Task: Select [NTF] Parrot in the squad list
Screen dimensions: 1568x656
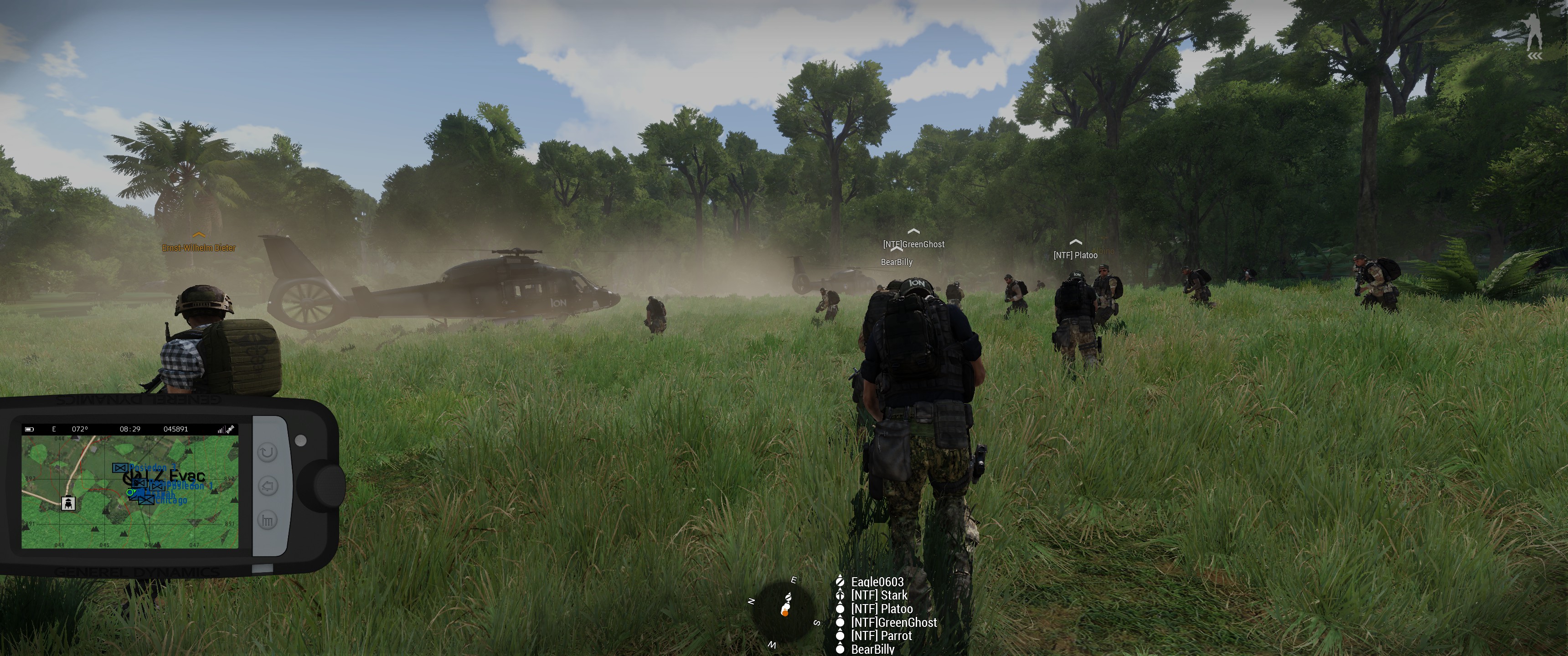Action: 882,635
